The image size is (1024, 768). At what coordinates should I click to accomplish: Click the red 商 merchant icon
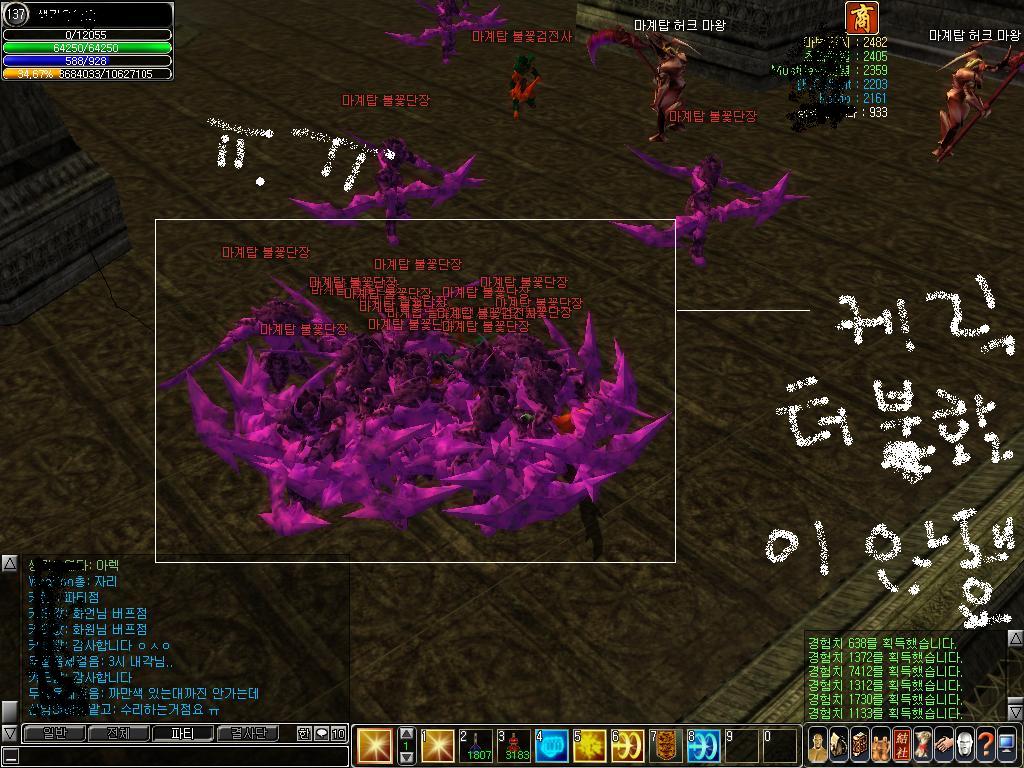[861, 18]
